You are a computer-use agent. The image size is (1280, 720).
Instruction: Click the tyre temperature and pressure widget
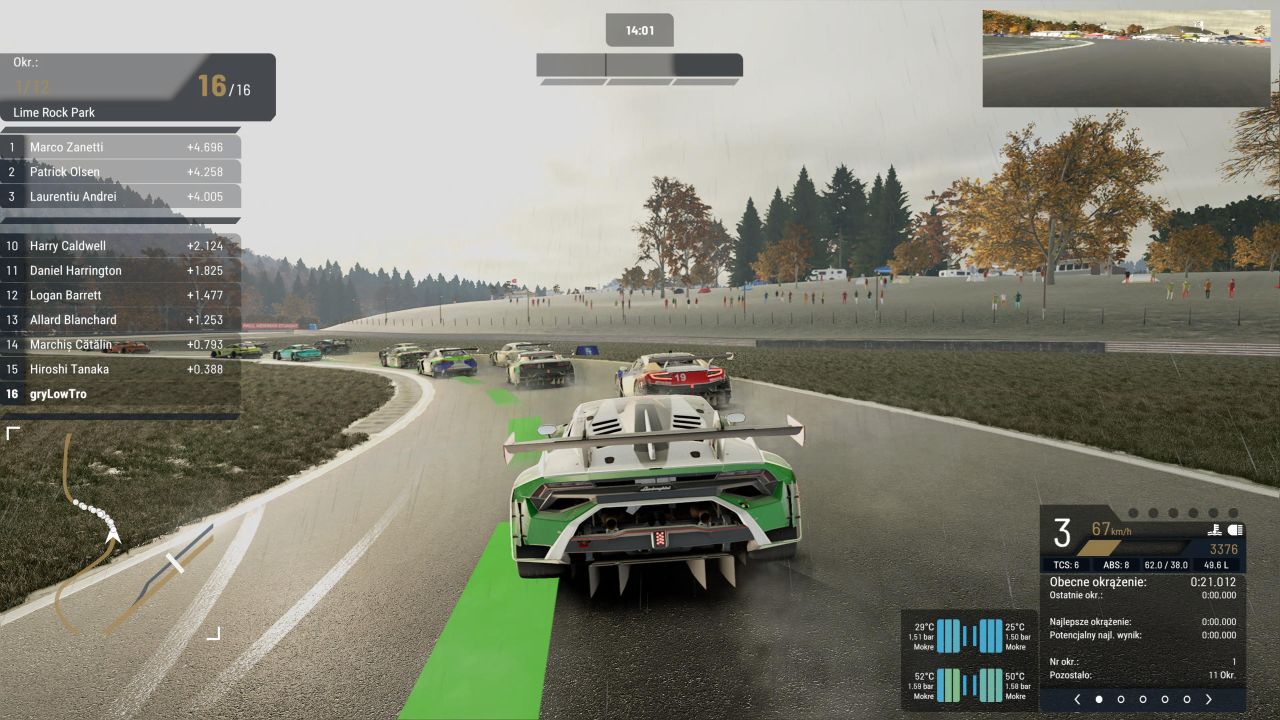[x=969, y=660]
